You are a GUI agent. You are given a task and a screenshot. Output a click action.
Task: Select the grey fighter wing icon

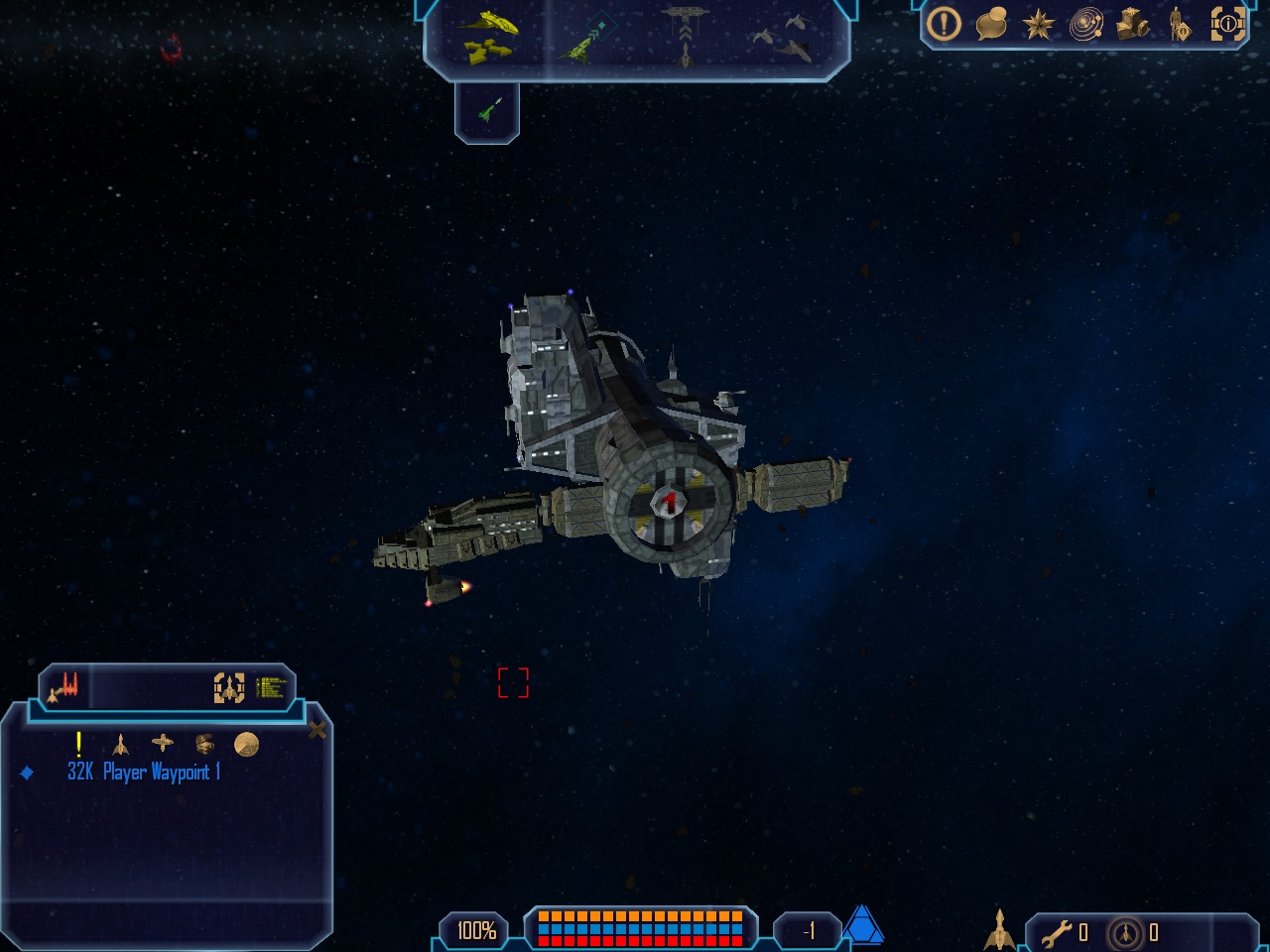784,38
